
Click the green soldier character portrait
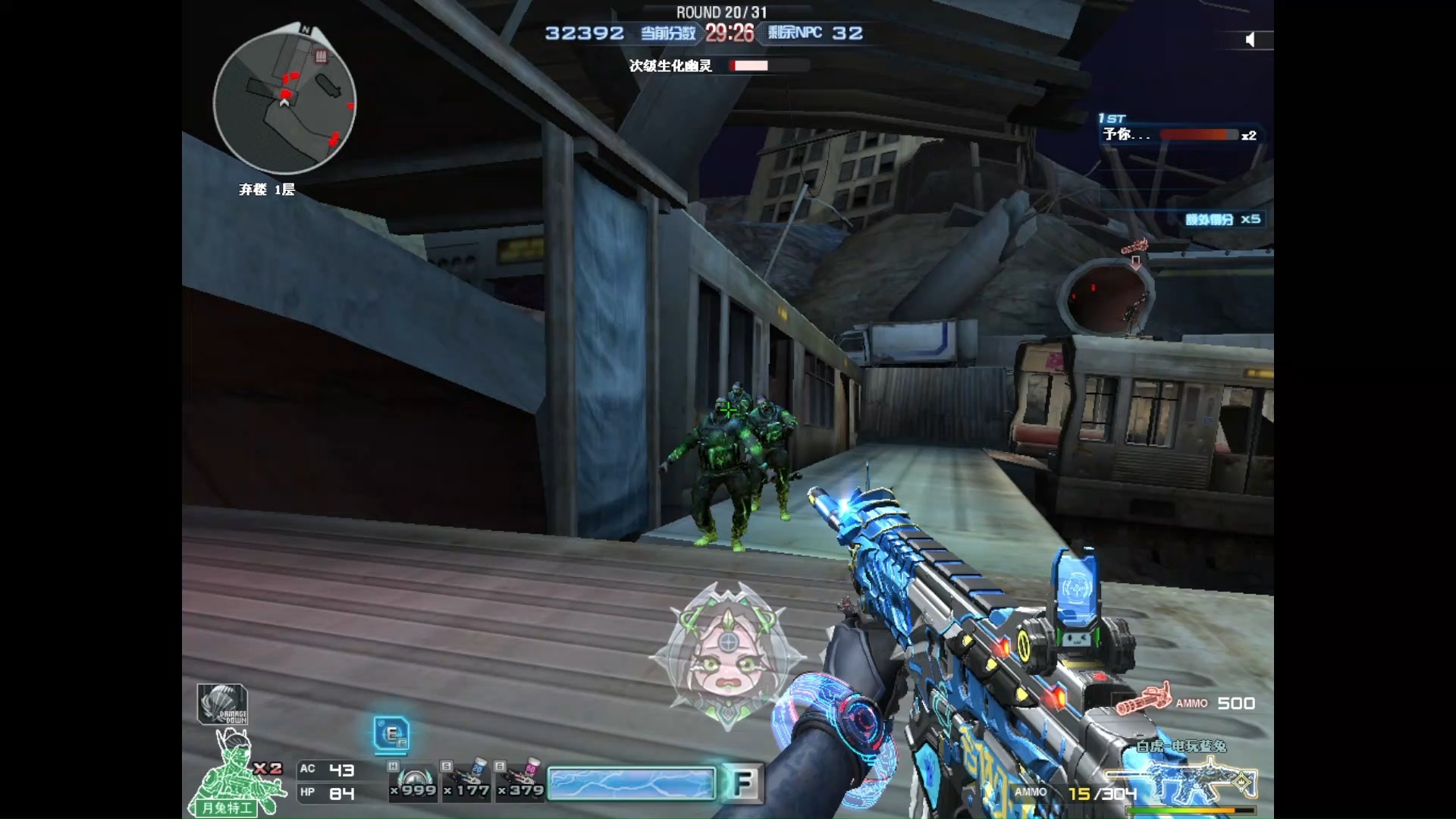click(237, 775)
